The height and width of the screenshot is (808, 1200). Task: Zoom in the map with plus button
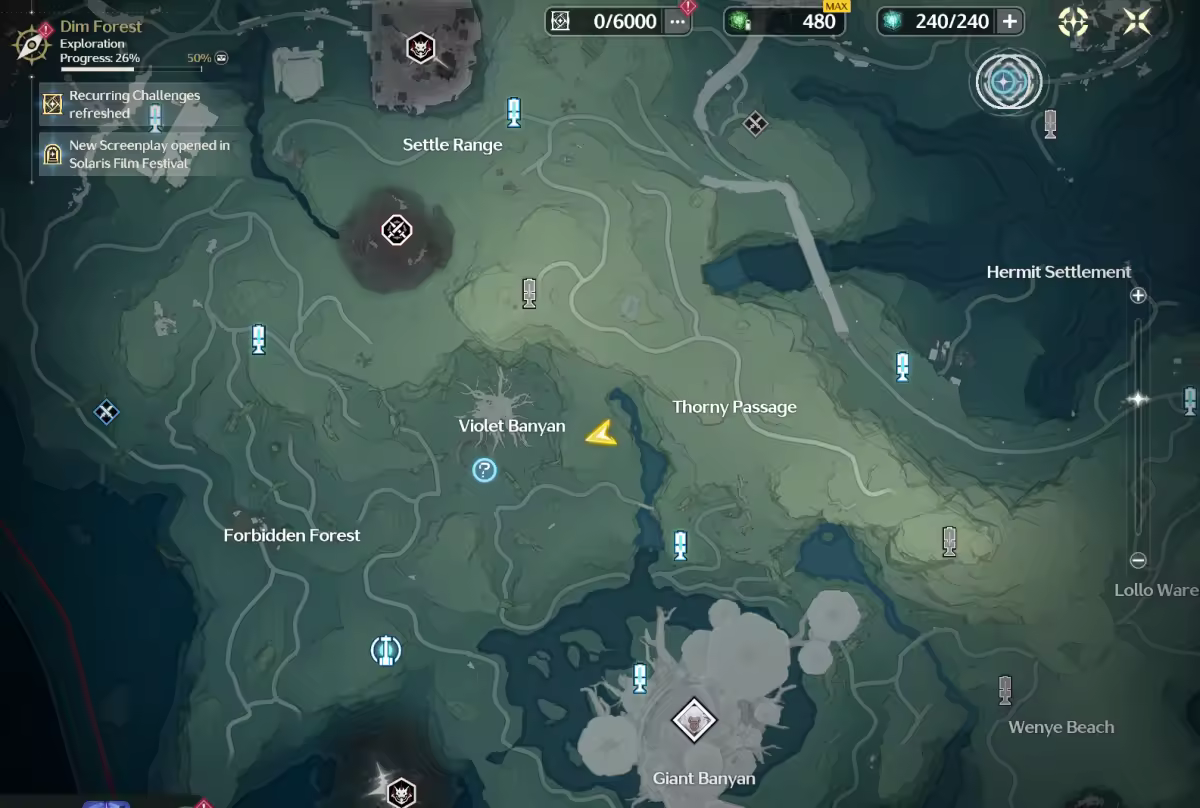(1137, 295)
